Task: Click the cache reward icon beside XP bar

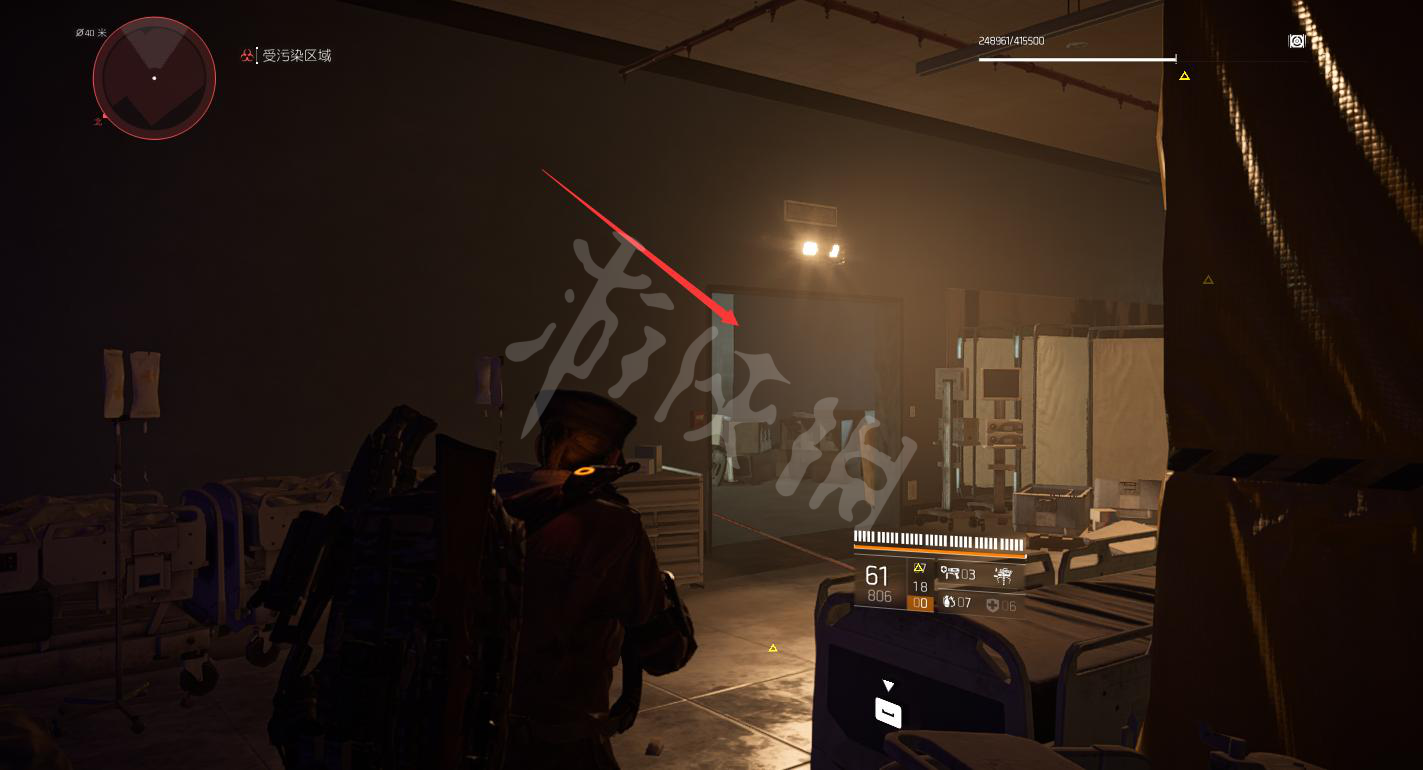Action: pos(1297,41)
